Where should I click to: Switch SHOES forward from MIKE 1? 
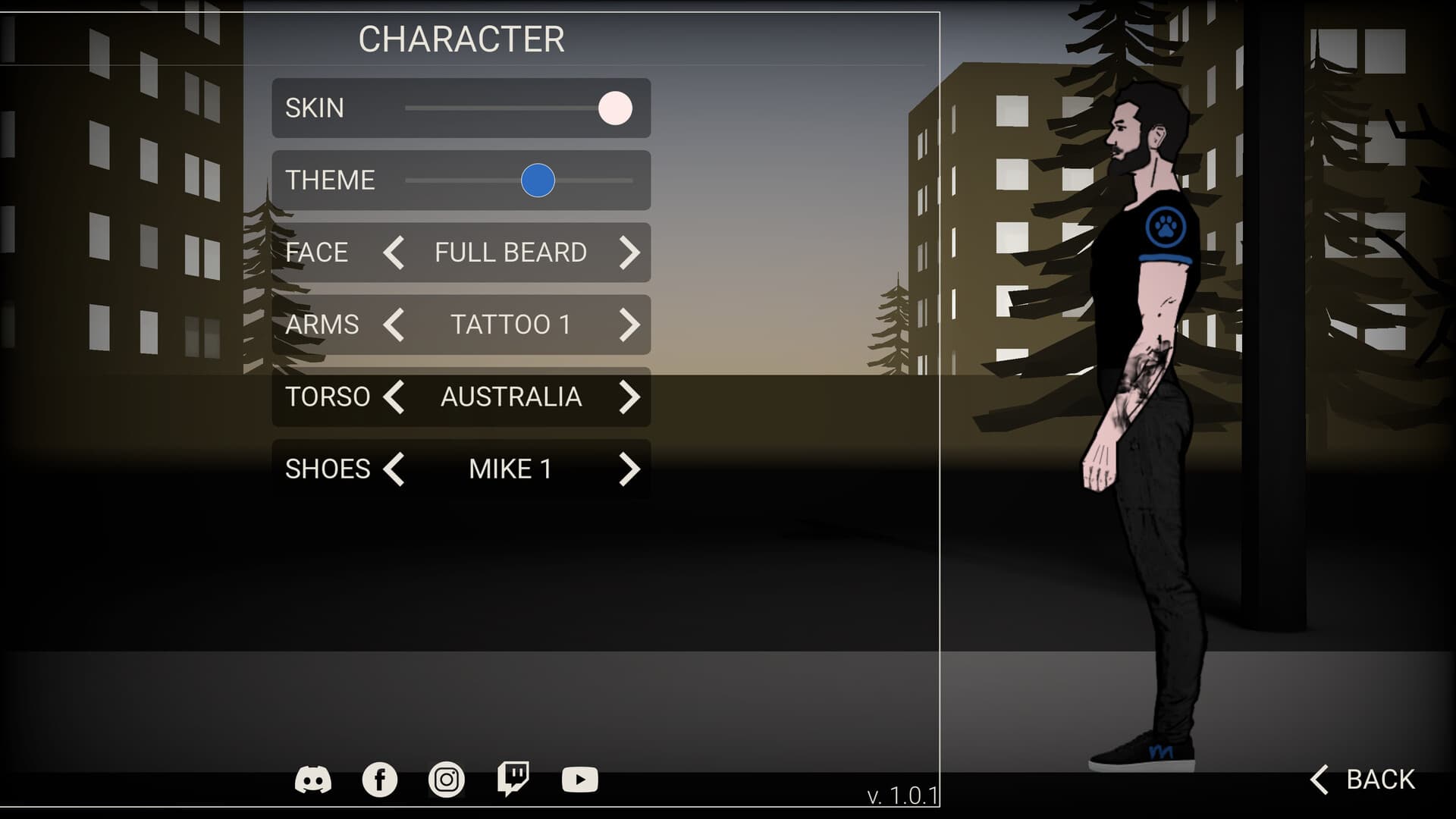coord(629,469)
